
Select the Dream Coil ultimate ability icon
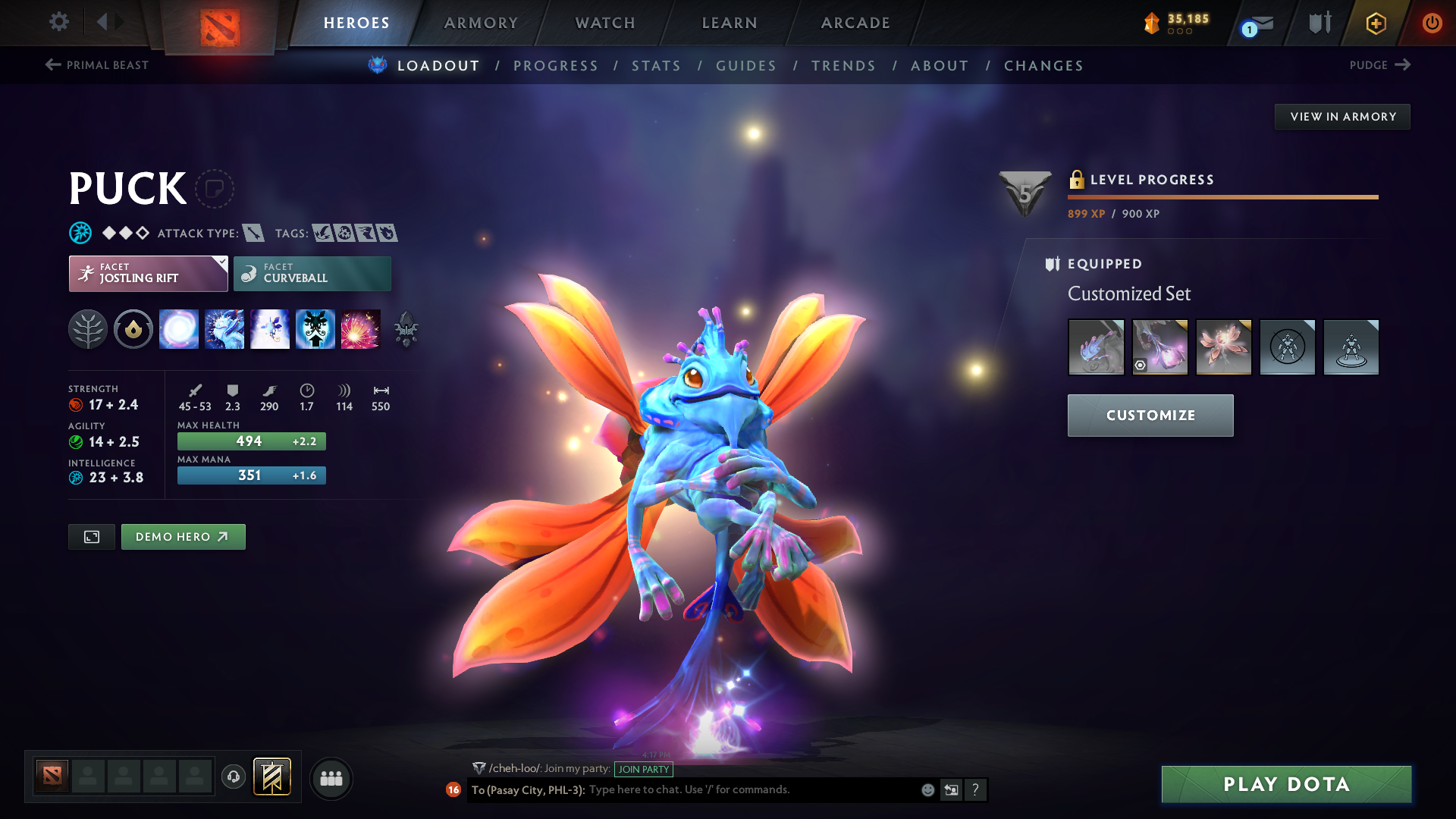[361, 328]
